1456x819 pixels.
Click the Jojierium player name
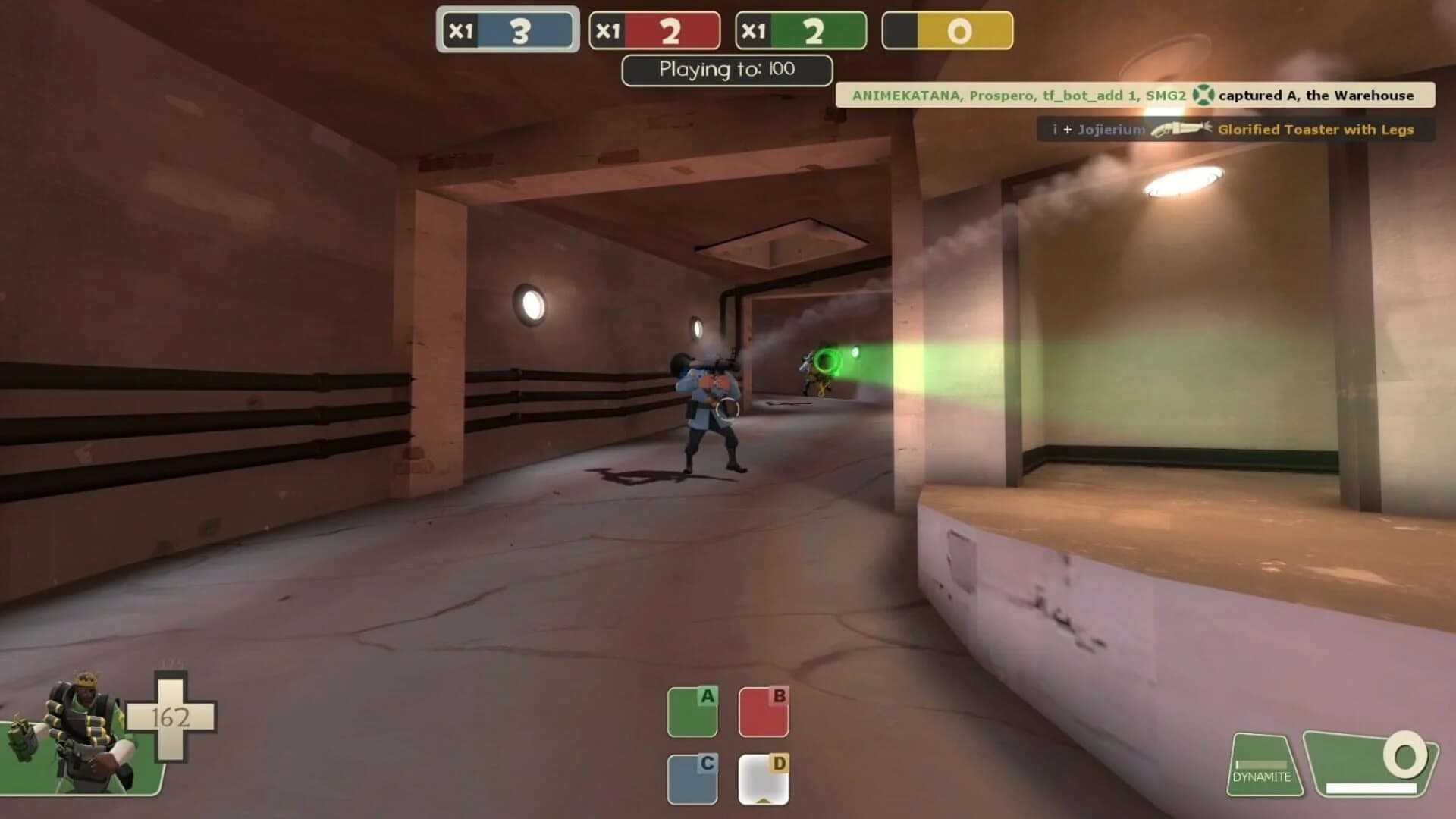(x=1112, y=130)
